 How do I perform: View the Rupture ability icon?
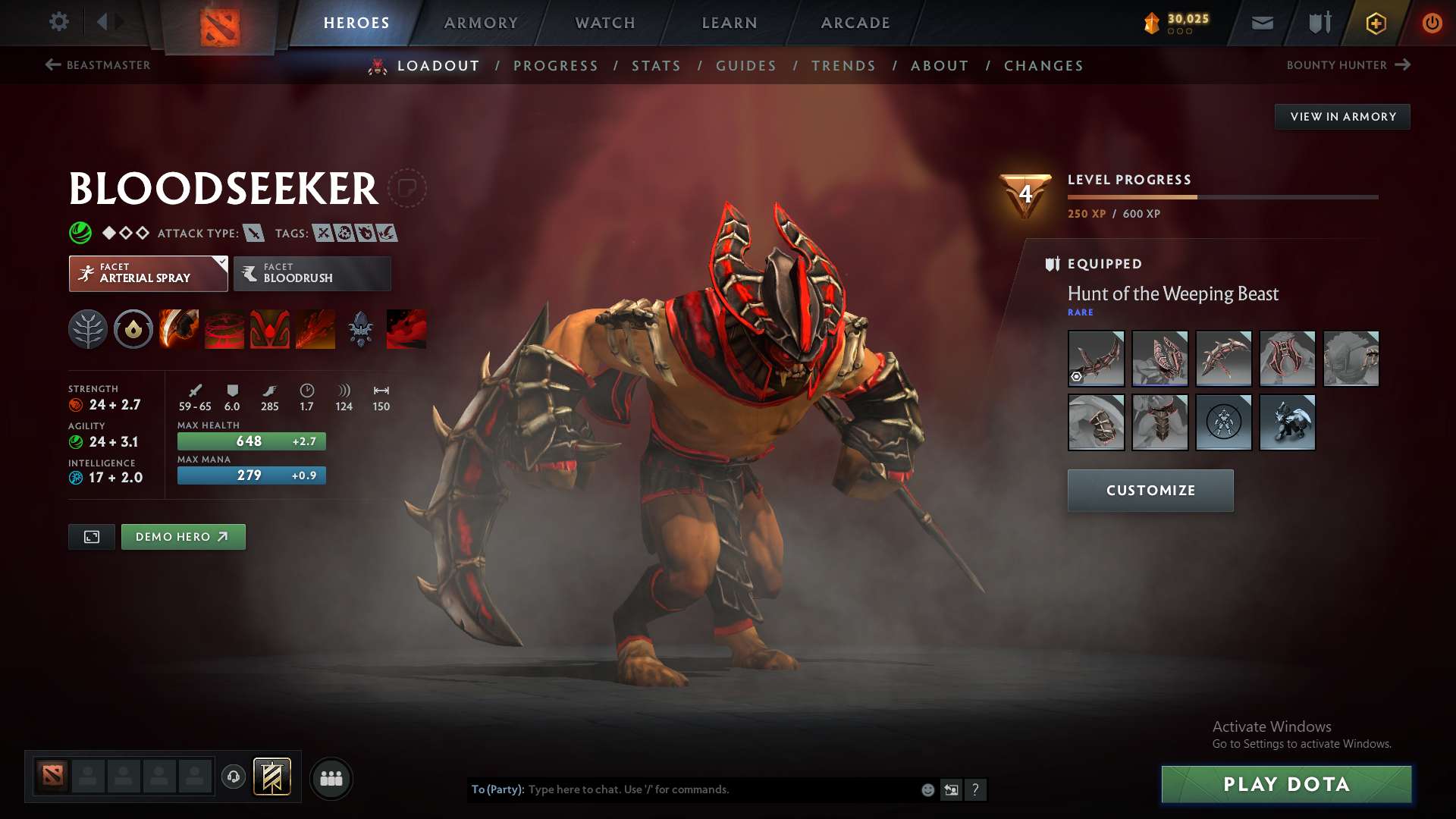315,328
